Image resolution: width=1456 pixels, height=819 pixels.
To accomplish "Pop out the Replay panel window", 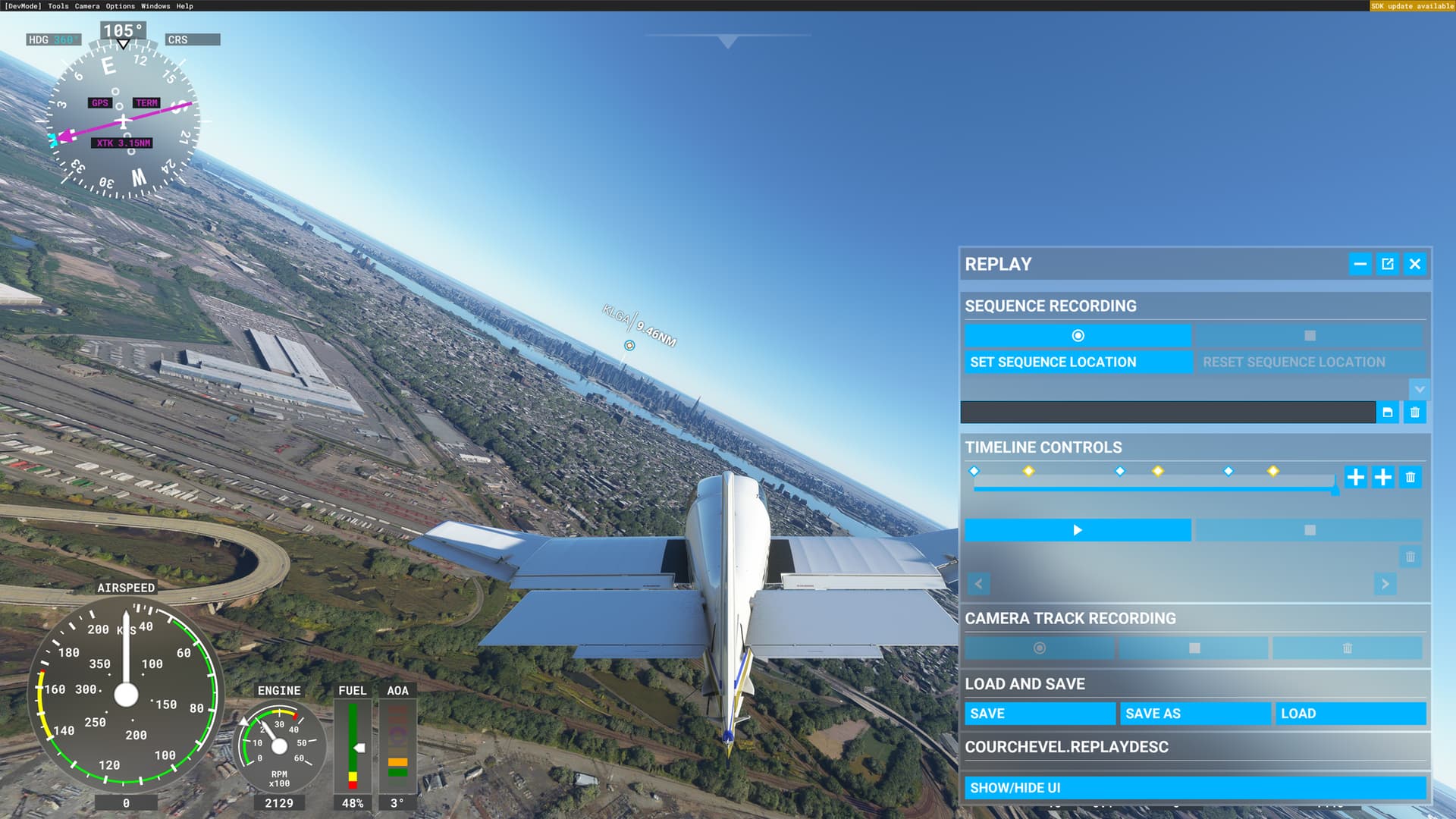I will pyautogui.click(x=1387, y=264).
